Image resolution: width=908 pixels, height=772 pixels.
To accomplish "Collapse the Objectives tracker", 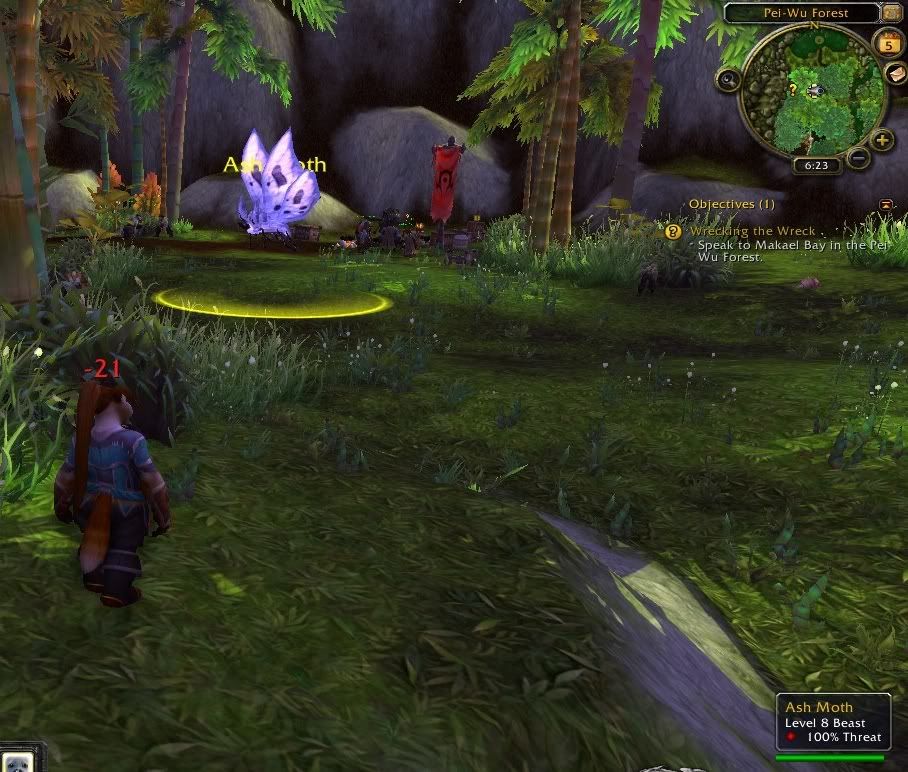I will pyautogui.click(x=885, y=204).
